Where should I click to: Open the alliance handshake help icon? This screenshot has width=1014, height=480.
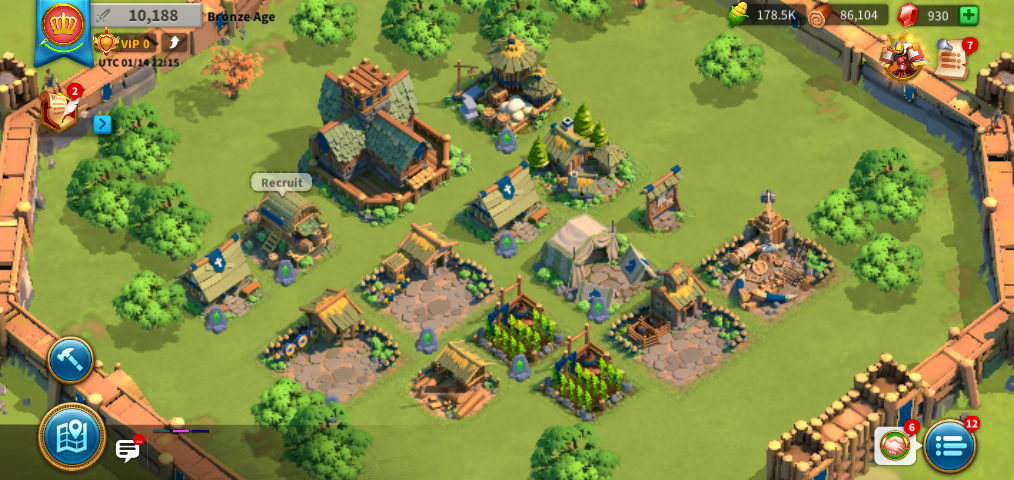pyautogui.click(x=895, y=445)
